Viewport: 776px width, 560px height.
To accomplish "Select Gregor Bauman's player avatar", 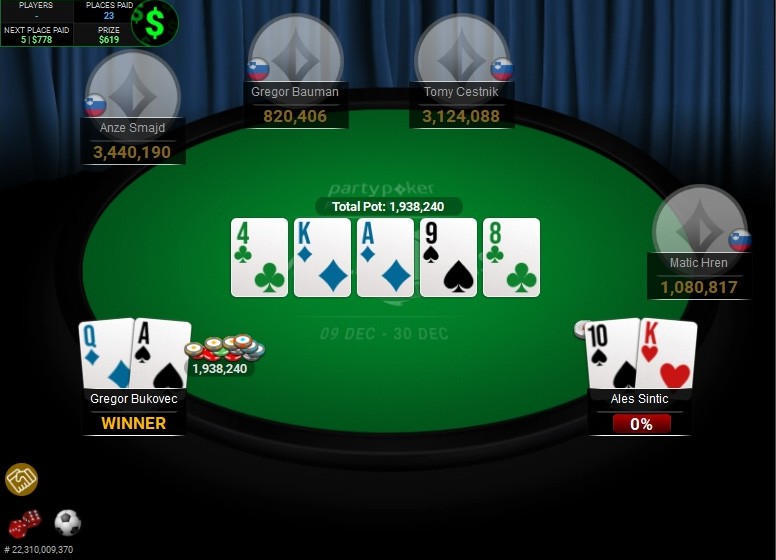I will click(296, 55).
